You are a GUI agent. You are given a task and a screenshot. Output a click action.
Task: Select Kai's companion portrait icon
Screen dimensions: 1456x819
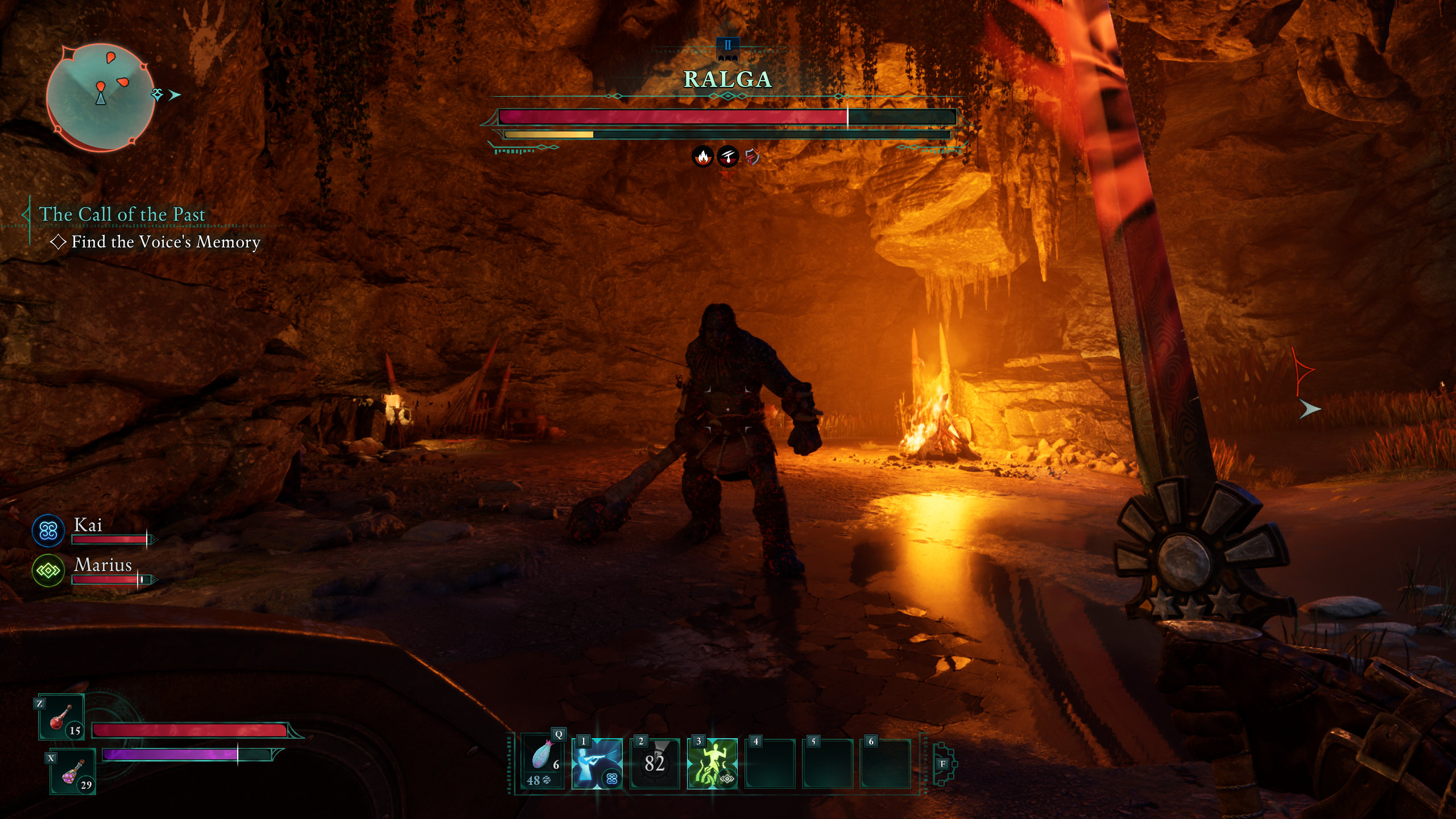pos(48,531)
